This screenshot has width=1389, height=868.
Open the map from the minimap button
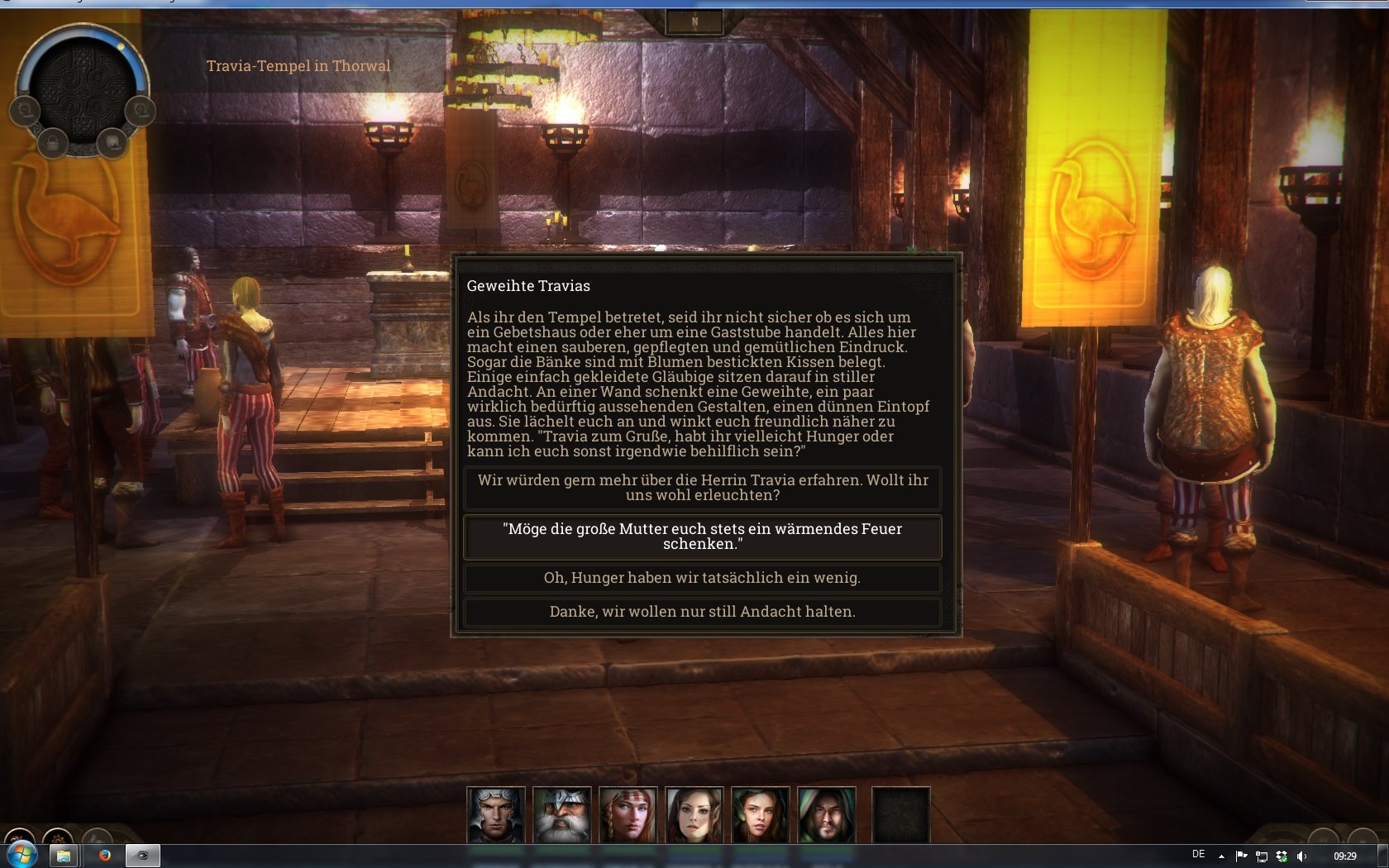[112, 142]
